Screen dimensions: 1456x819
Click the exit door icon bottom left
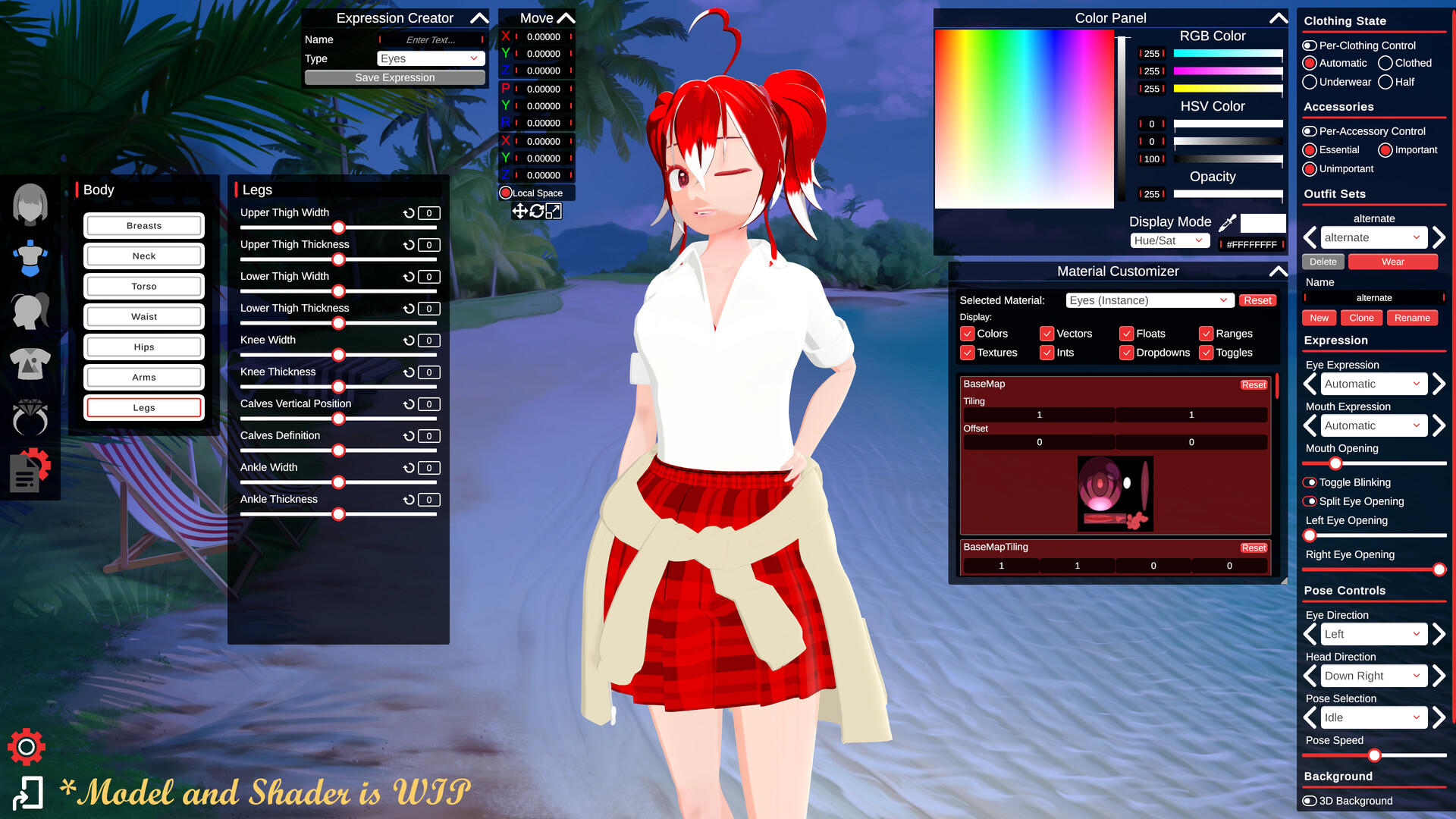point(30,792)
